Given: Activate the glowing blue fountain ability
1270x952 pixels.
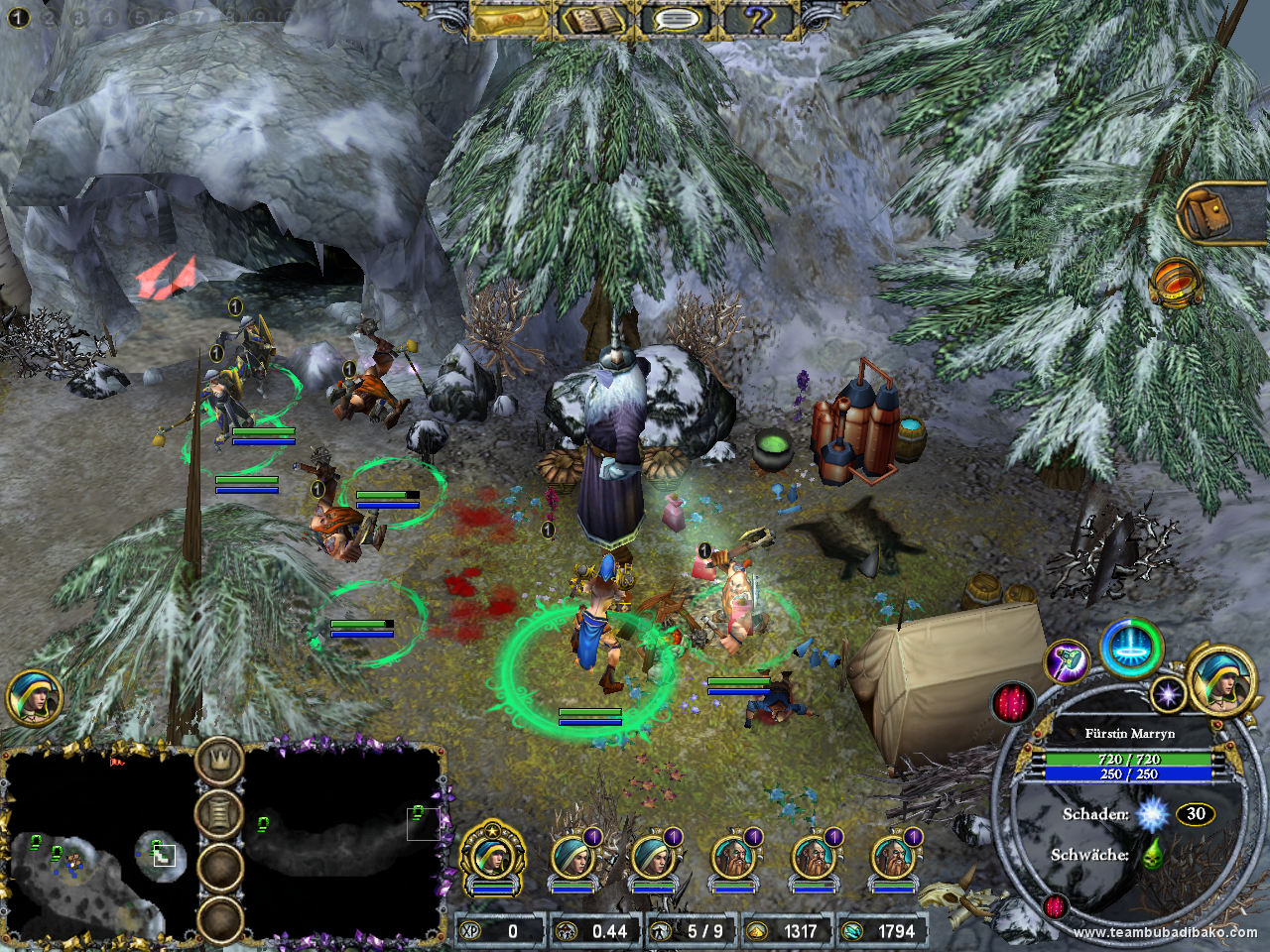Looking at the screenshot, I should [1133, 652].
